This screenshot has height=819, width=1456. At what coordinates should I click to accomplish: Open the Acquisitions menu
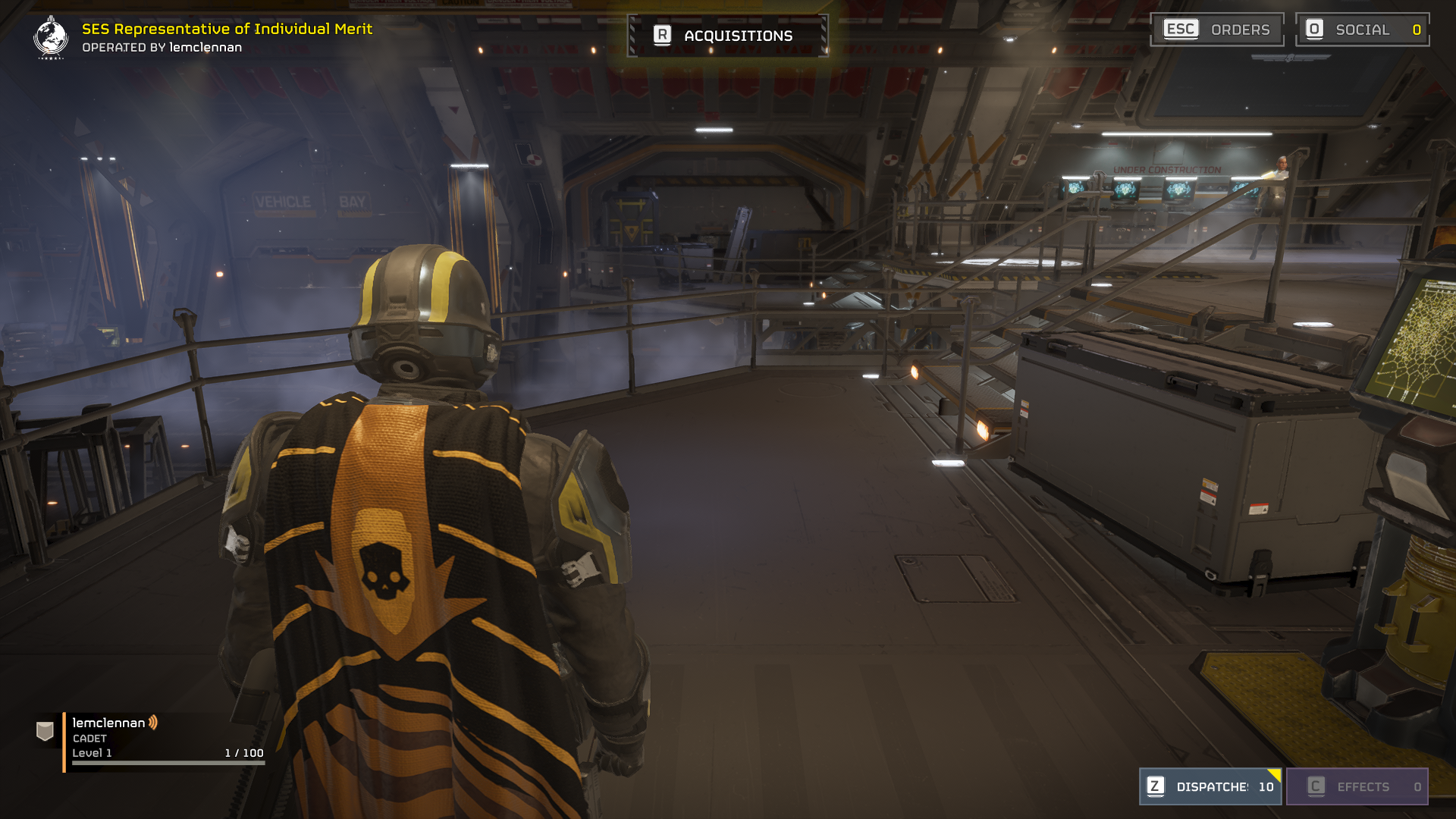pyautogui.click(x=726, y=36)
